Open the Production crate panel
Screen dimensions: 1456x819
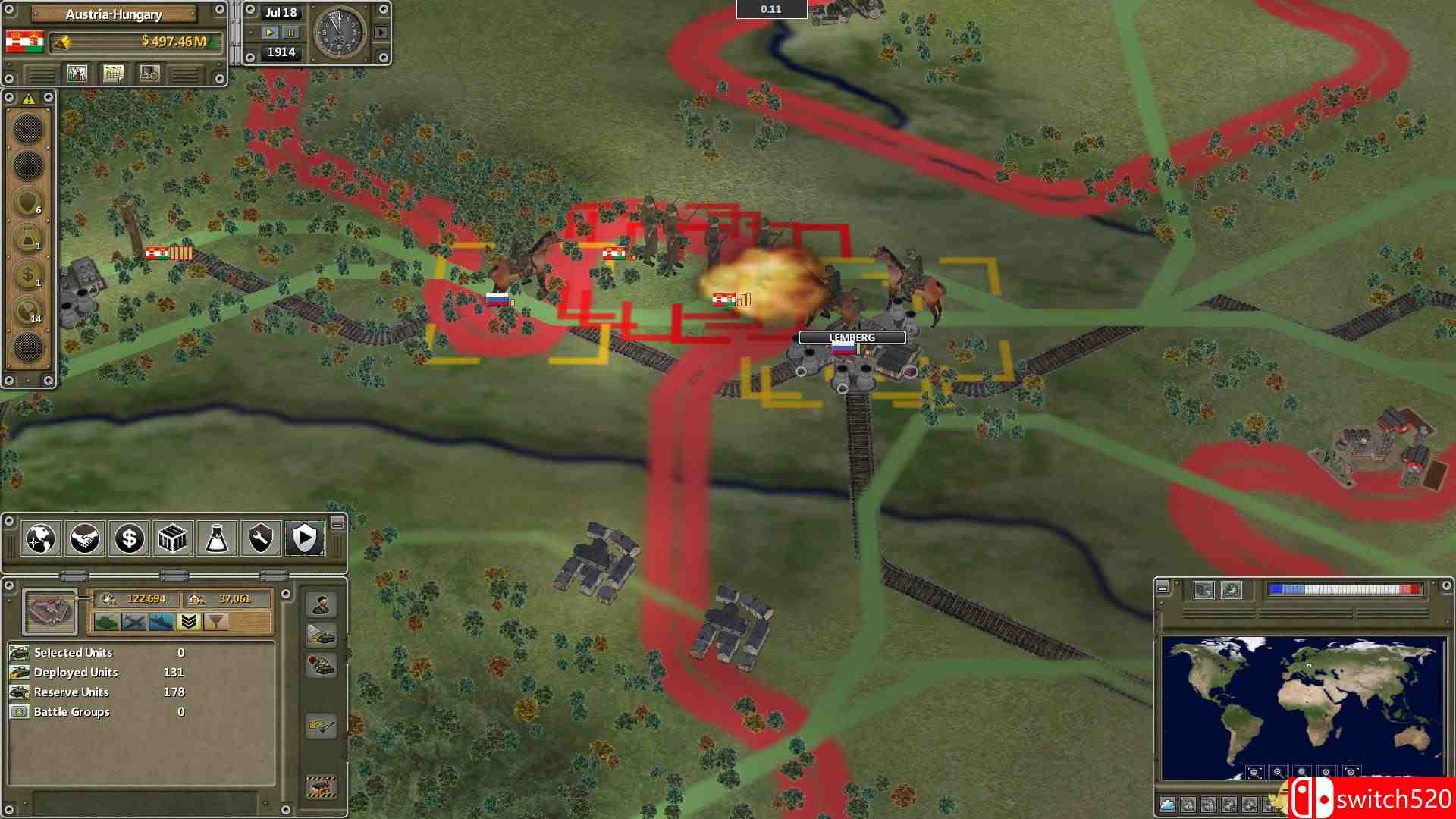(x=172, y=539)
